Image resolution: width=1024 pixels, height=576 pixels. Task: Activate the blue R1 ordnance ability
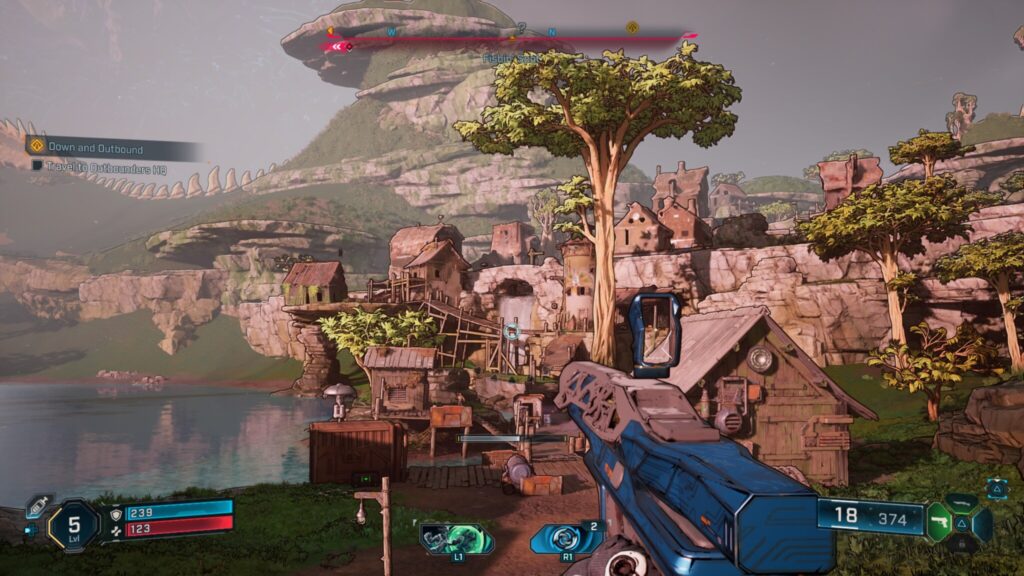point(567,540)
